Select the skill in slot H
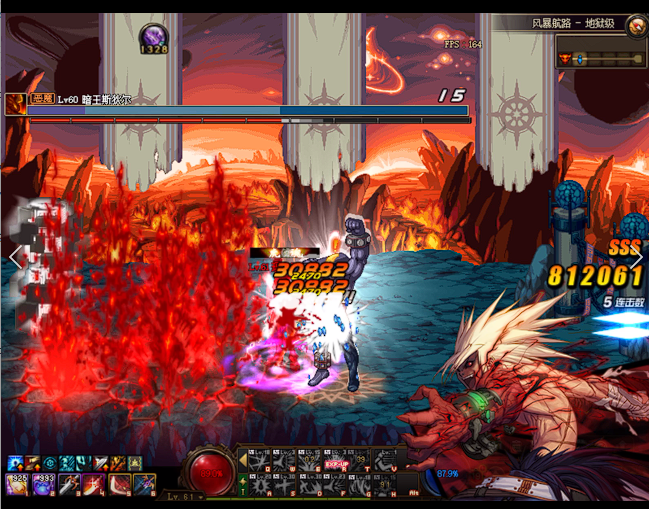The image size is (649, 509). [x=387, y=487]
